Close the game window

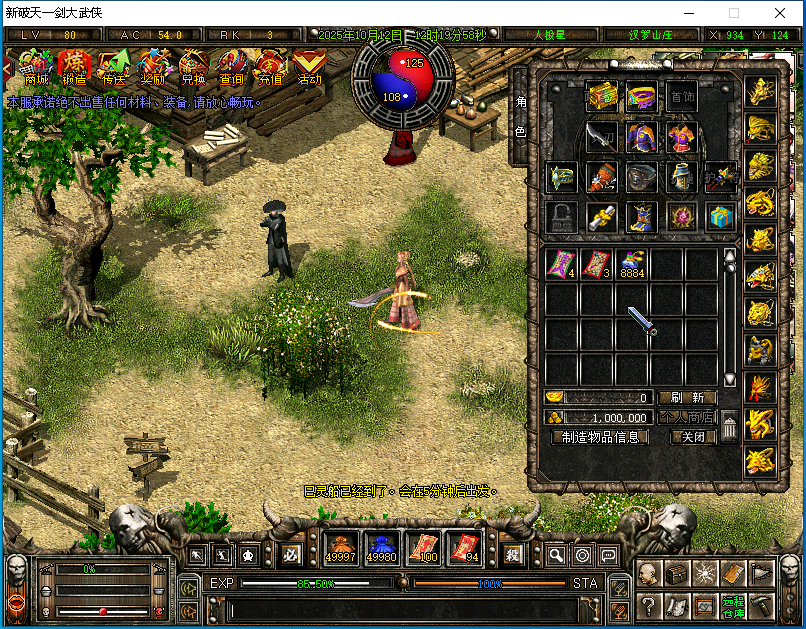tap(779, 14)
